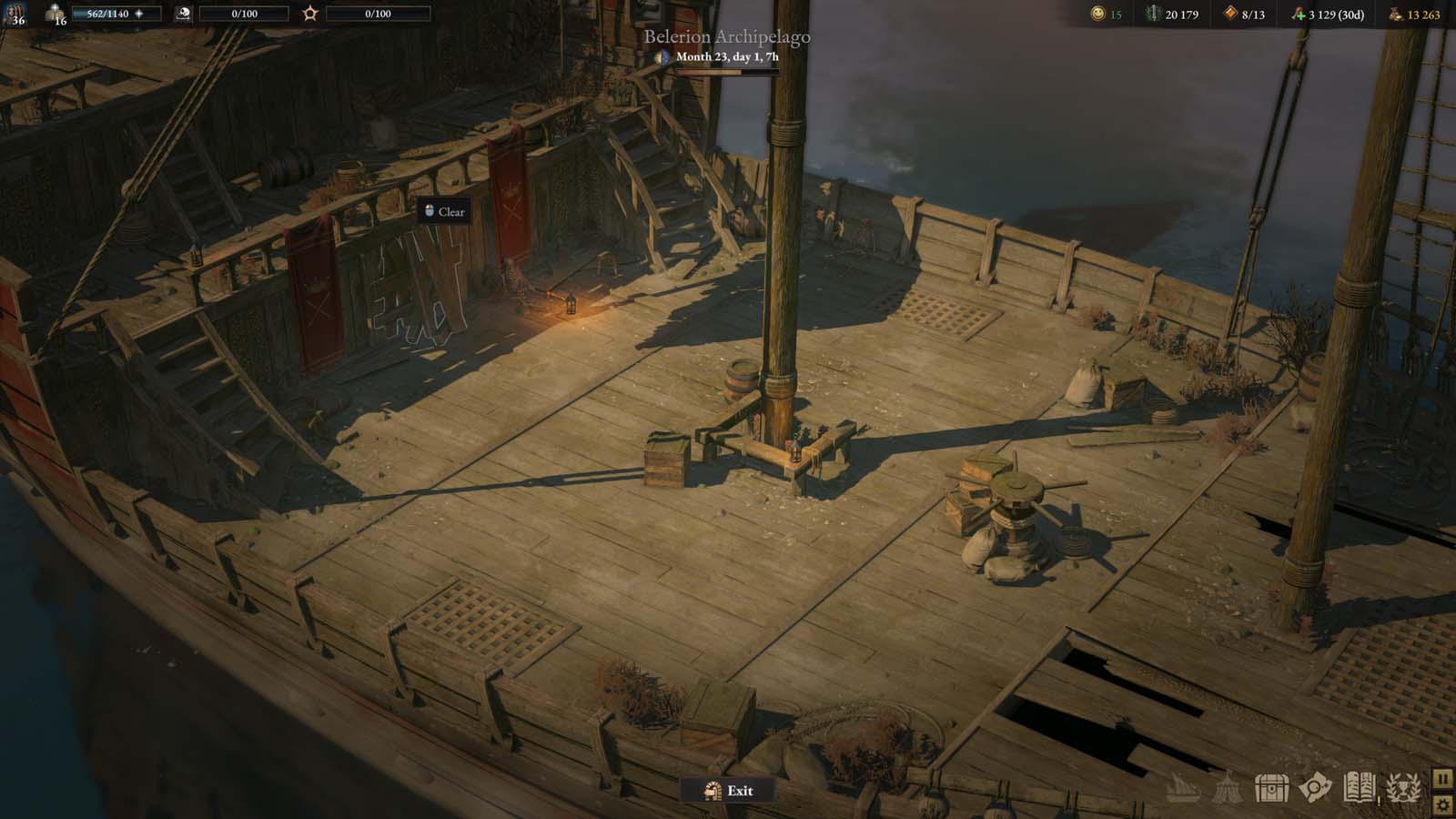This screenshot has height=819, width=1456.
Task: Click the skull icon beside 0/100 bar
Action: [x=183, y=14]
